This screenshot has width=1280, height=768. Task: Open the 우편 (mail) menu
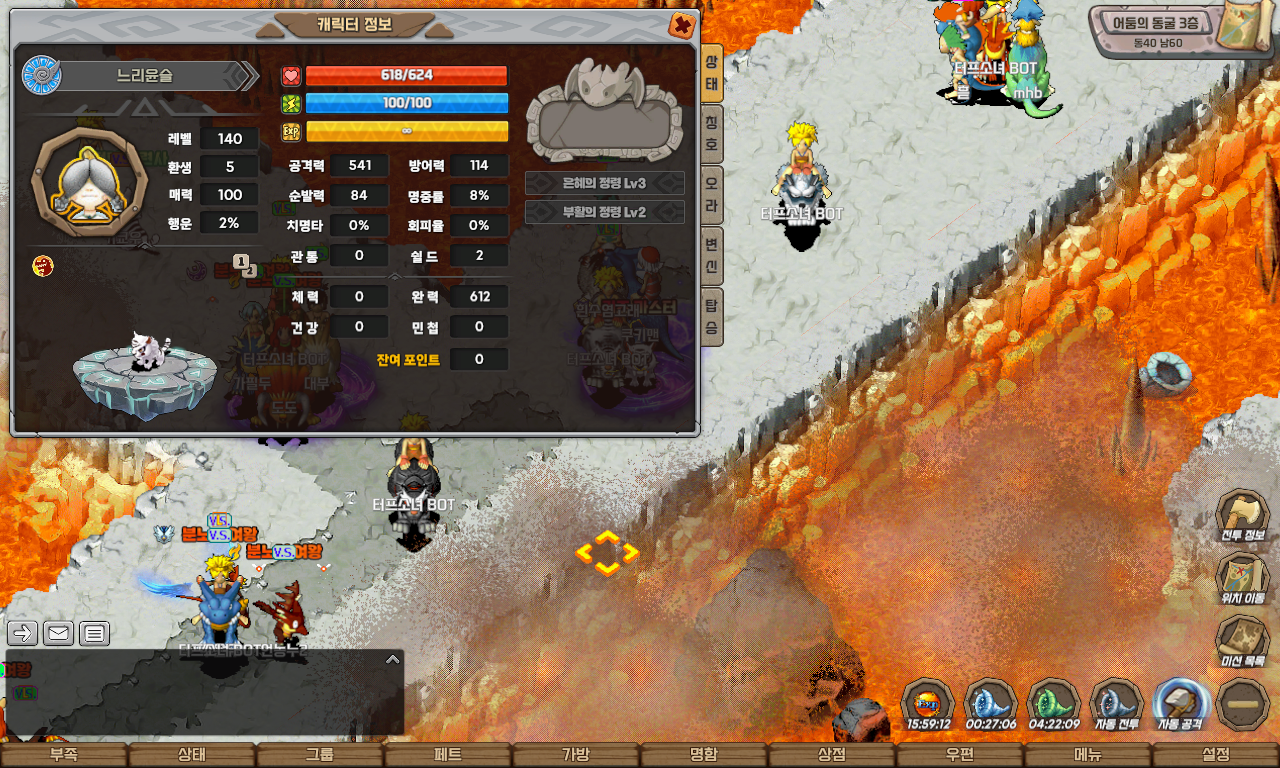coord(959,755)
